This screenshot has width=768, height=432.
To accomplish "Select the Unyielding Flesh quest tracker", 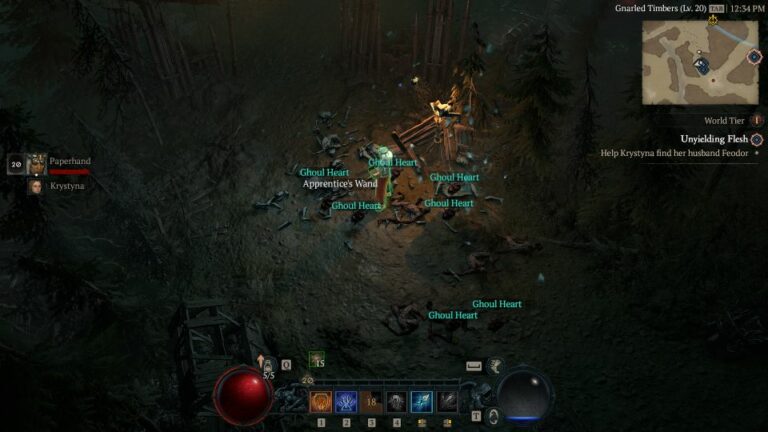I will coord(714,139).
